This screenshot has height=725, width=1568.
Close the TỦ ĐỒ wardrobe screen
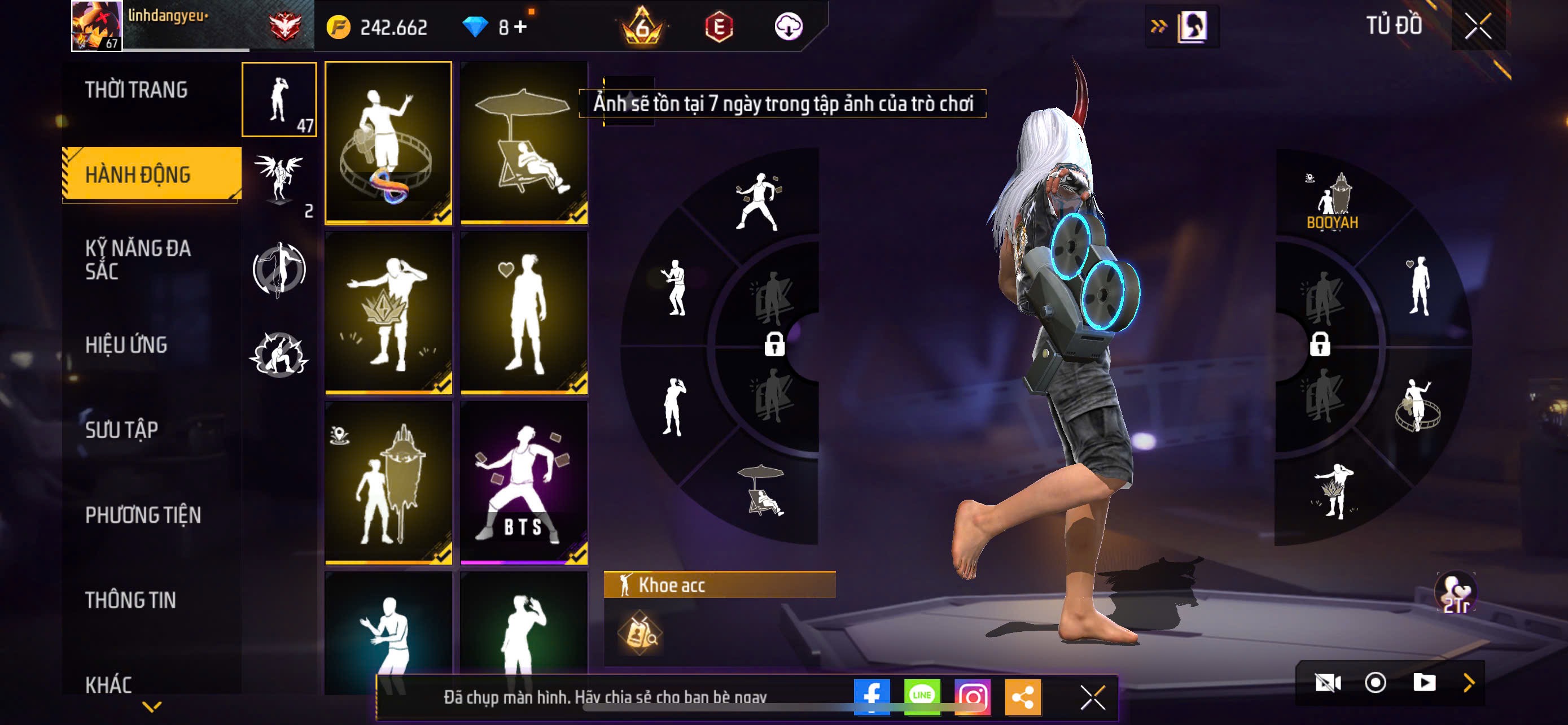tap(1477, 27)
